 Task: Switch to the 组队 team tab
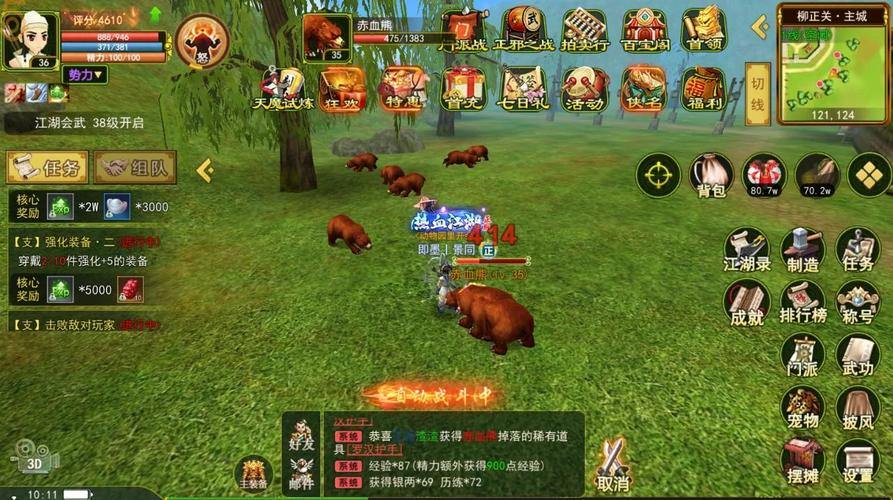pos(135,167)
